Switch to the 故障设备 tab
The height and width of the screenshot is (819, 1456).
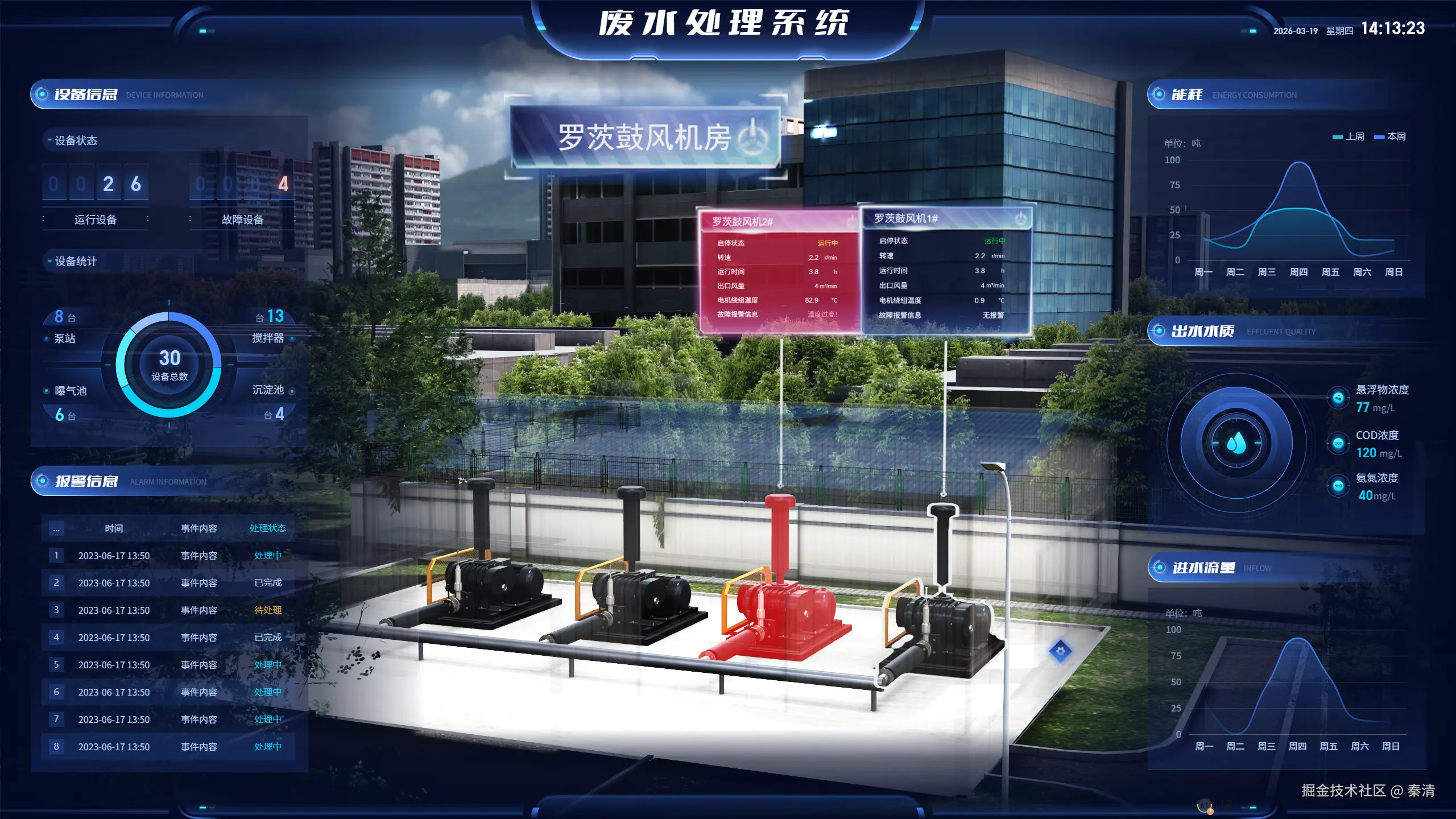[x=242, y=218]
